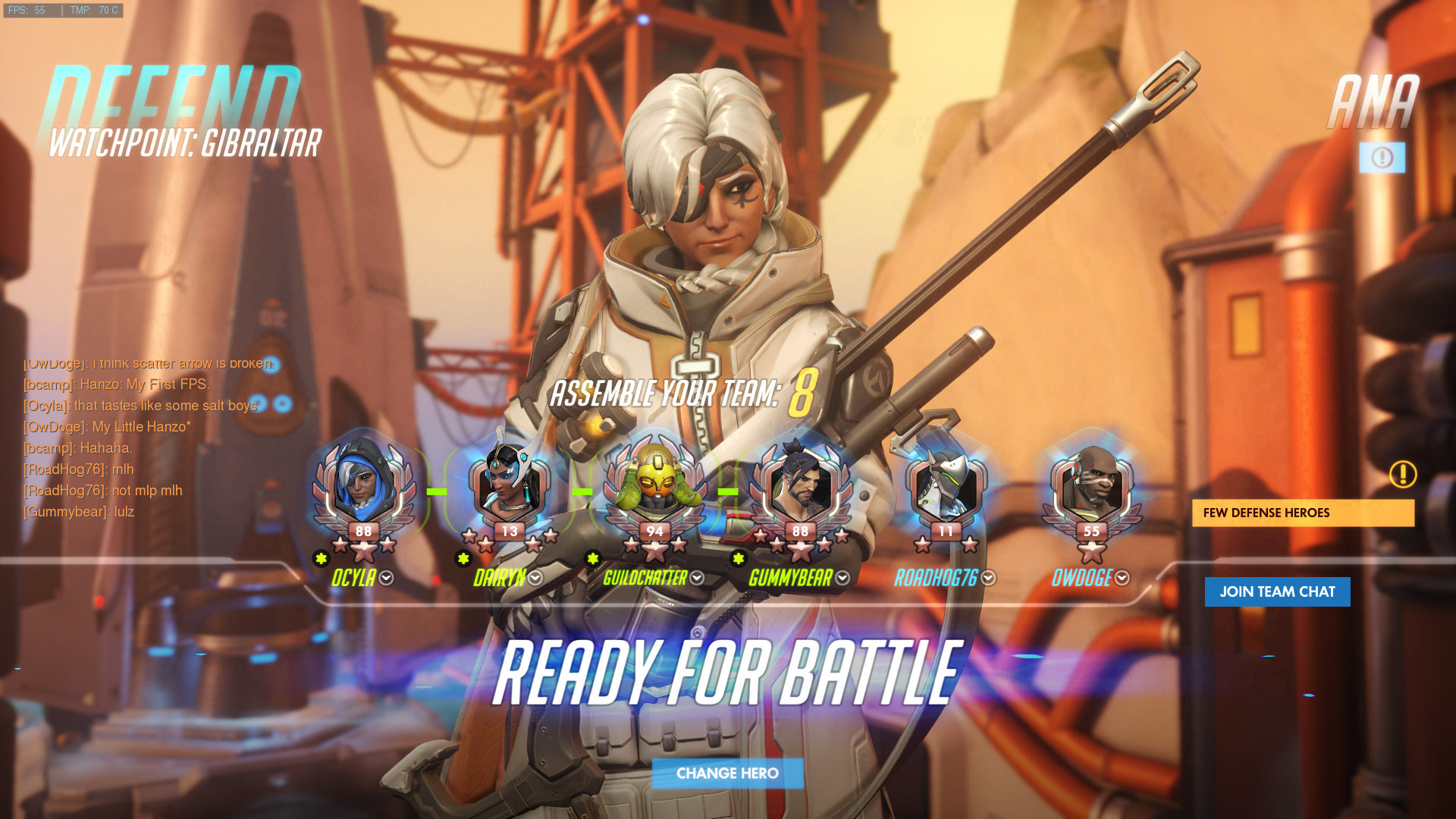Open the Ana hero info button
The height and width of the screenshot is (819, 1456).
[1382, 157]
